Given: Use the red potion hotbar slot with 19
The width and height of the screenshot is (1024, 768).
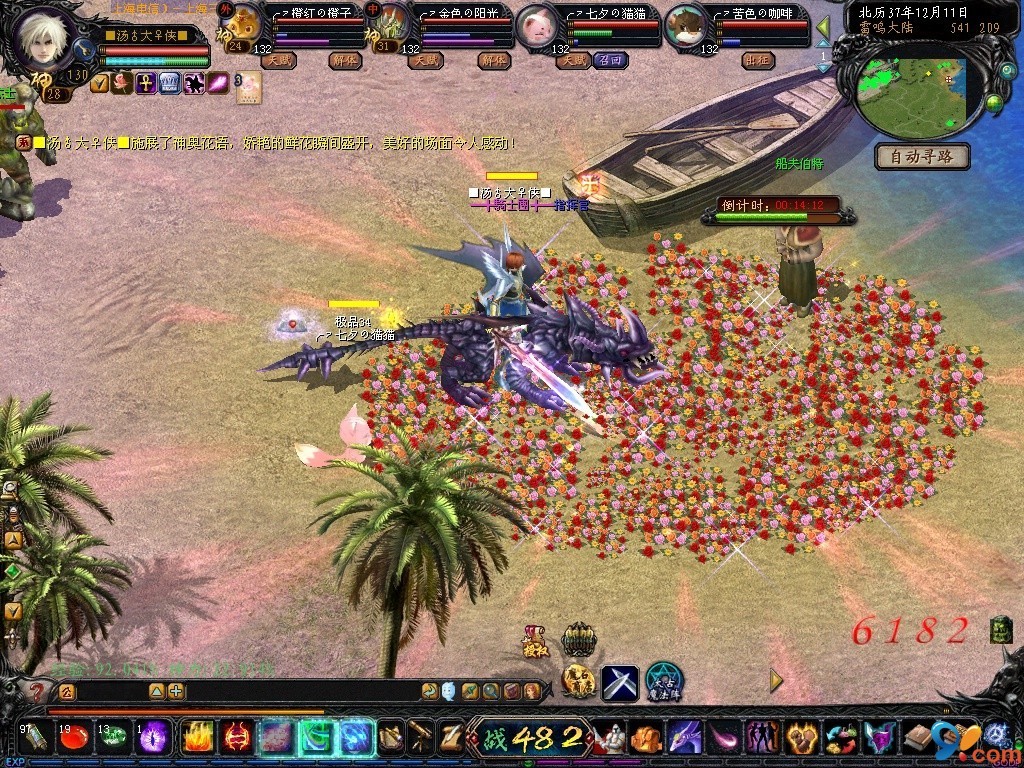Looking at the screenshot, I should click(x=73, y=738).
